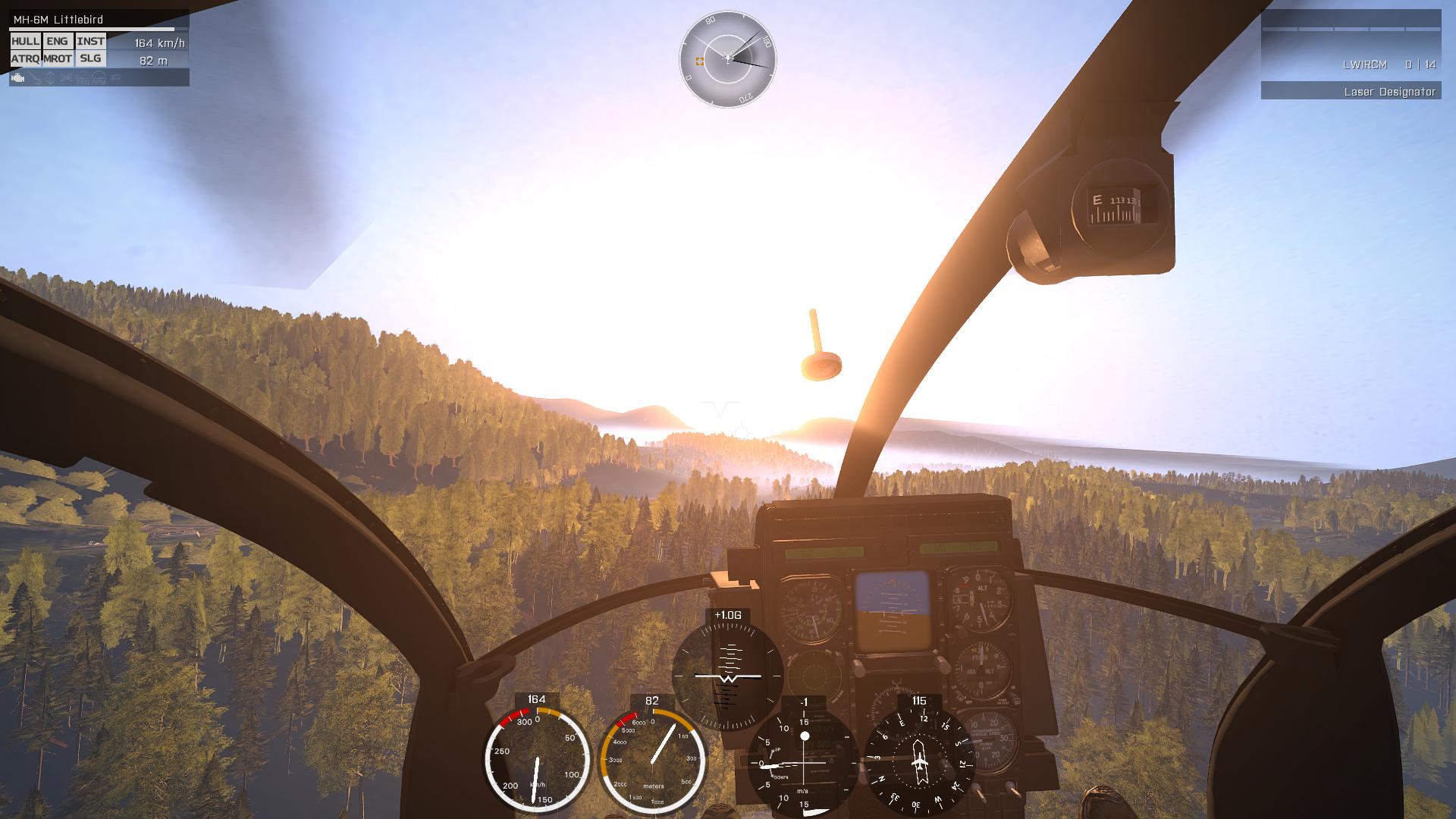The width and height of the screenshot is (1456, 819).
Task: Select the ENG status cell
Action: pyautogui.click(x=58, y=42)
